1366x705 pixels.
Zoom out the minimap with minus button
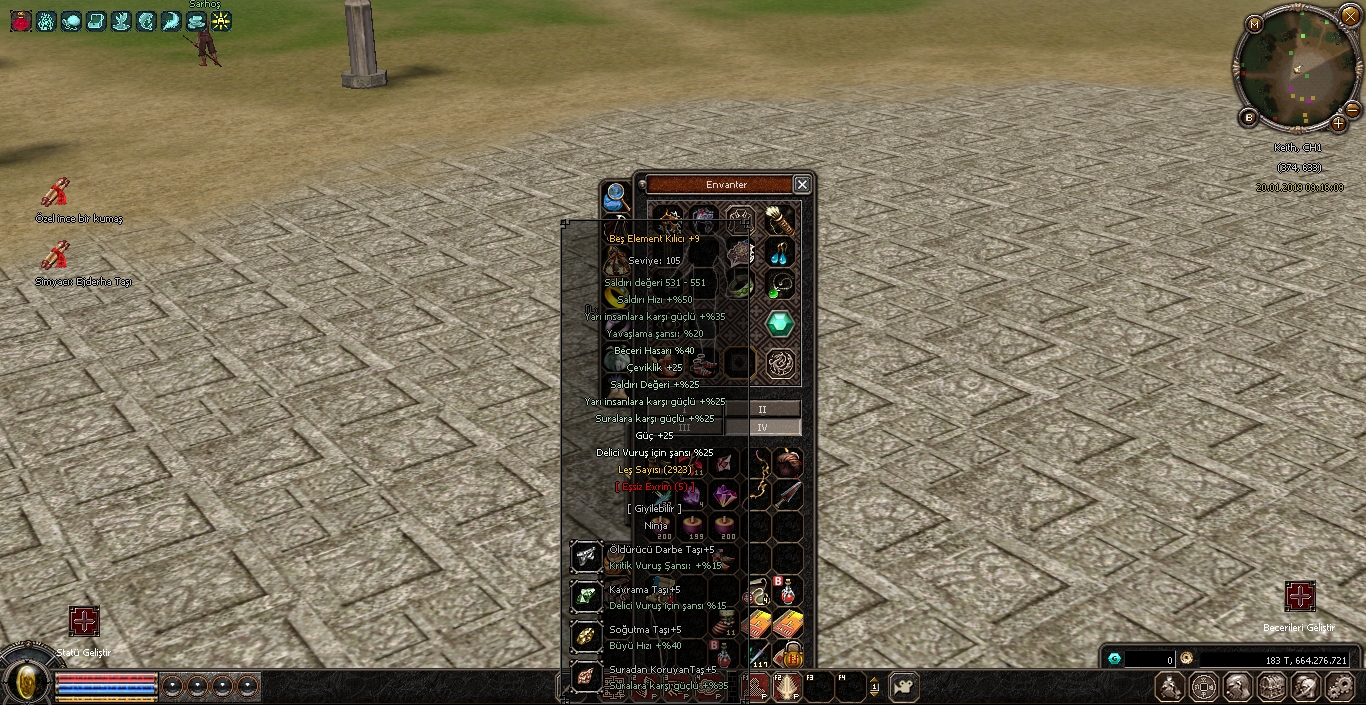(1352, 108)
